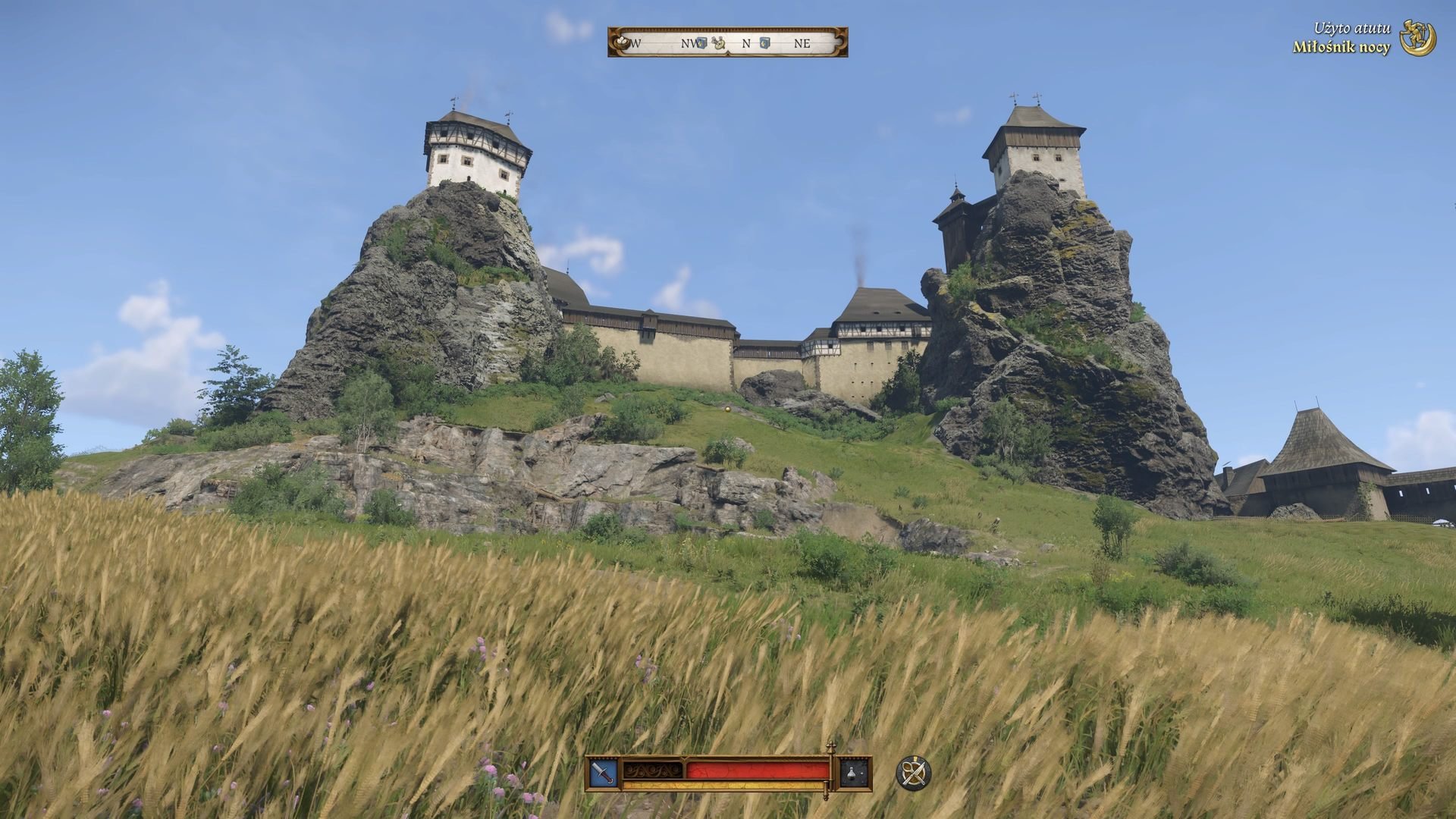
Task: Select the pocket-watch quest marker on the compass
Action: point(719,43)
